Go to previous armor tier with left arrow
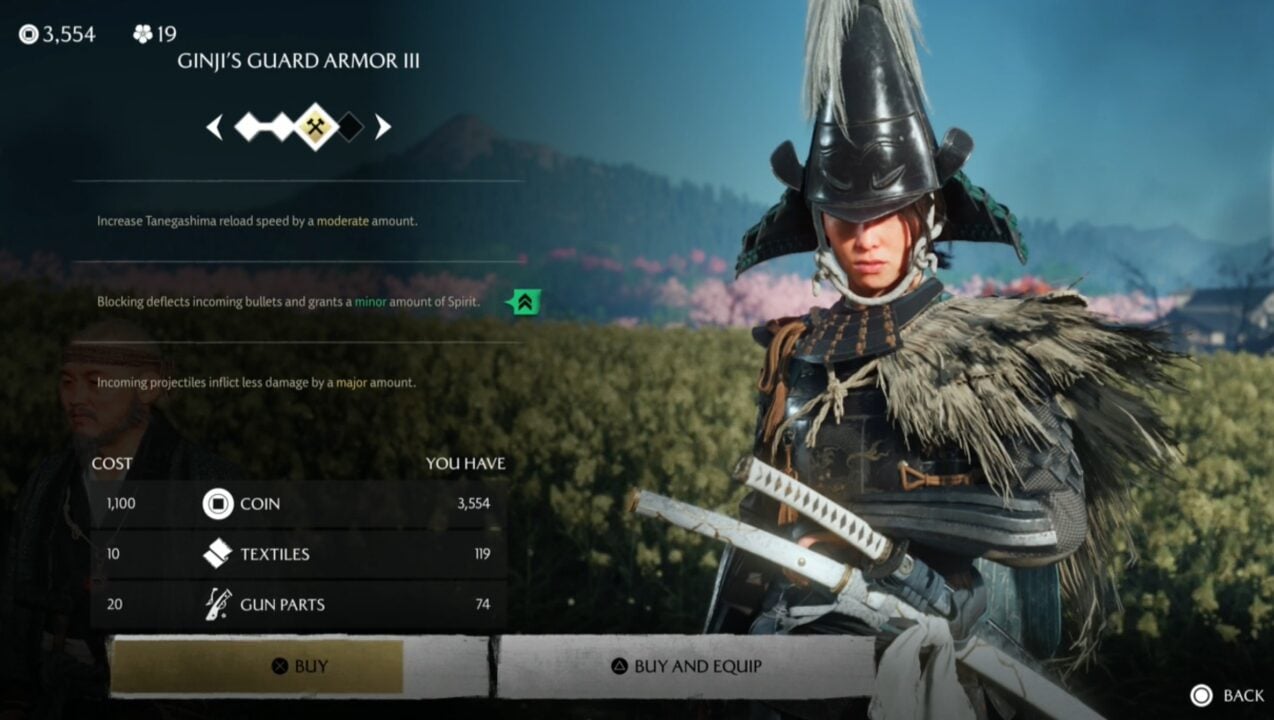Screen dimensions: 1274x720 [214, 127]
